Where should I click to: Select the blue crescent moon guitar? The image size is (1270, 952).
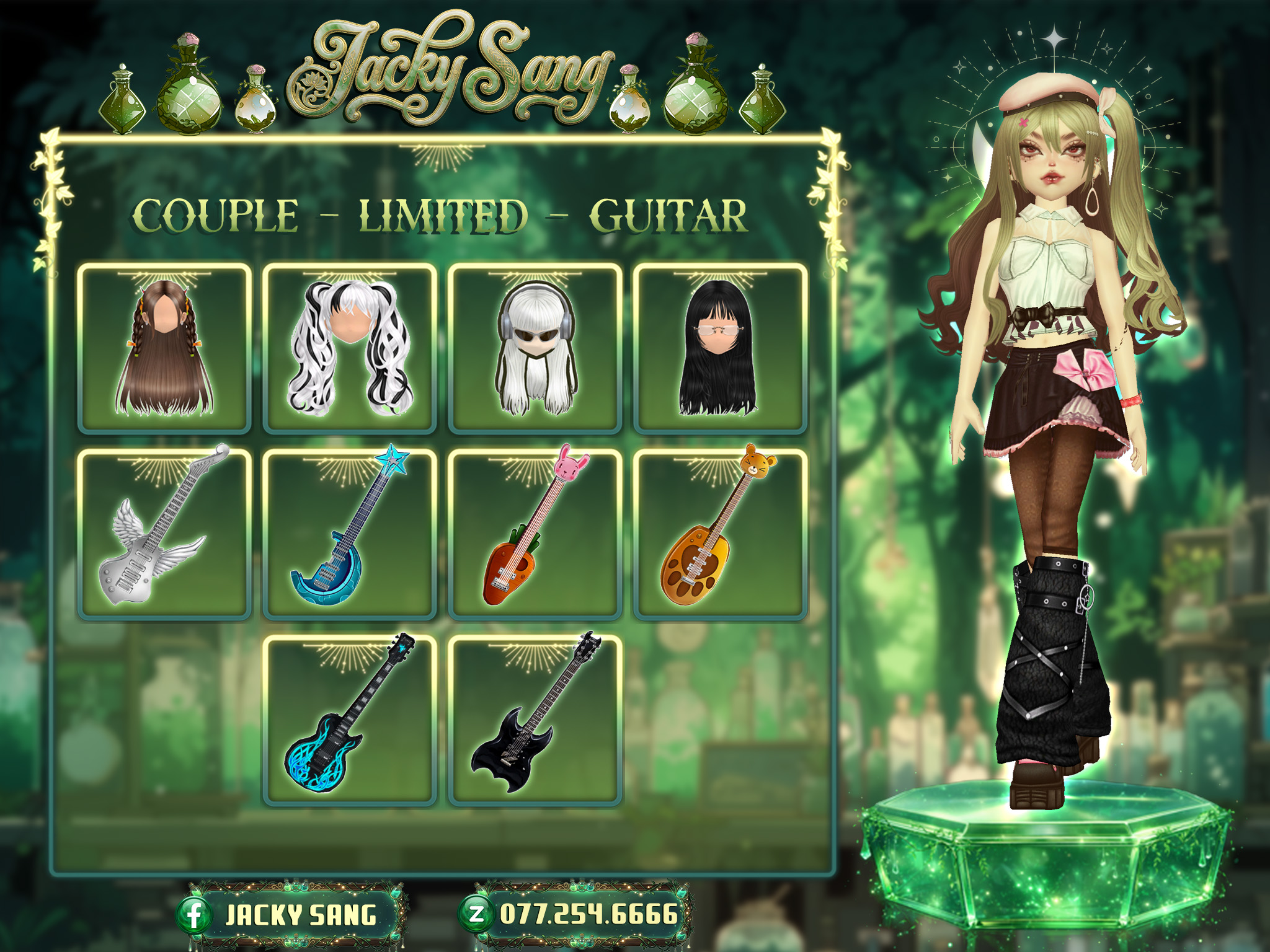(x=350, y=534)
